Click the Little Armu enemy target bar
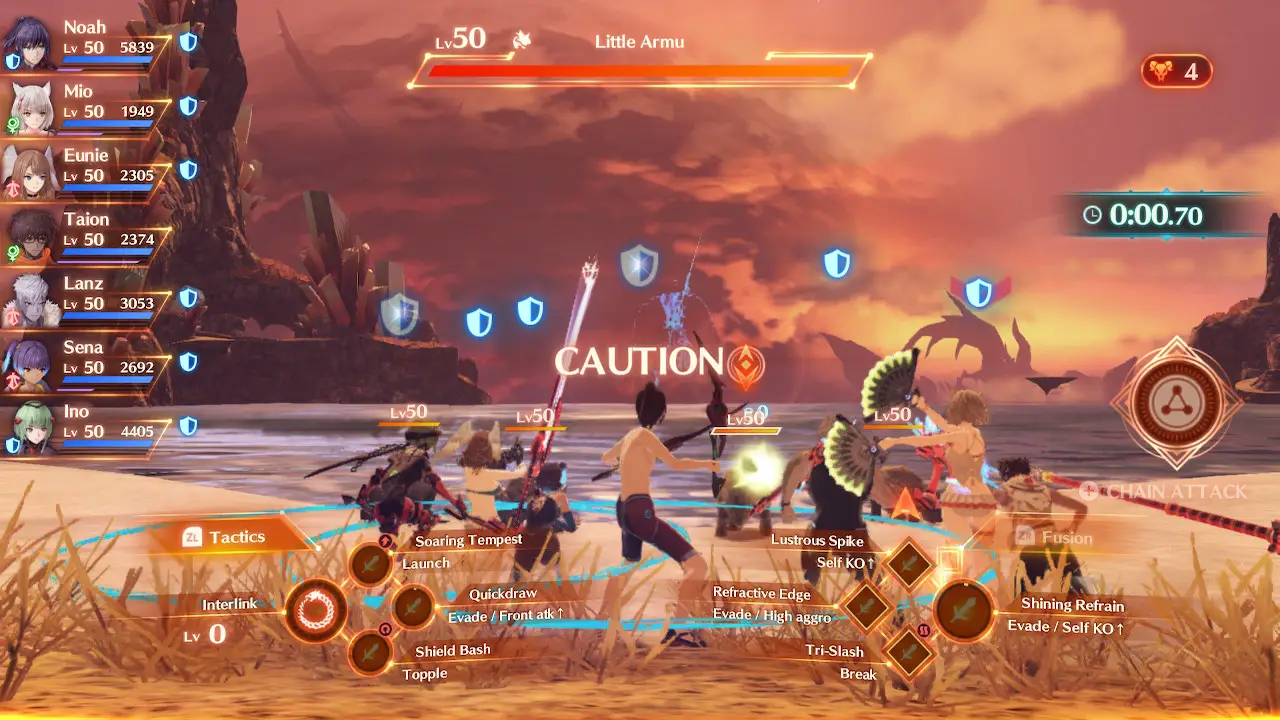The image size is (1280, 720). point(640,70)
